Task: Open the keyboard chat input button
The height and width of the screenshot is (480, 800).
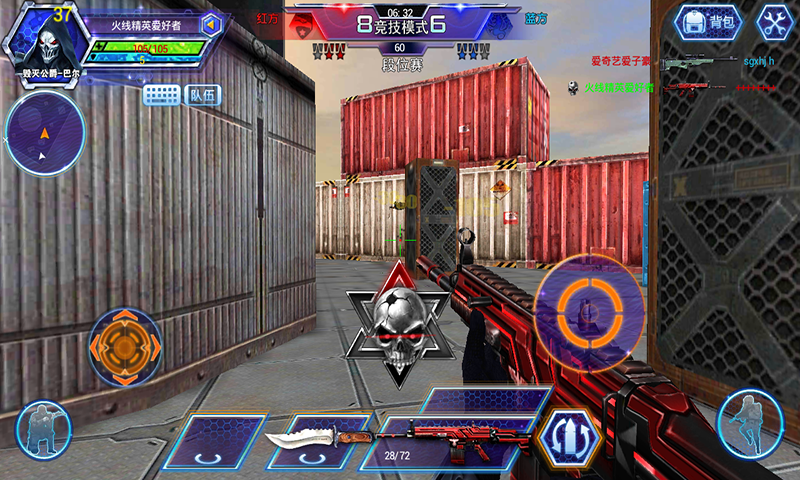Action: [161, 95]
